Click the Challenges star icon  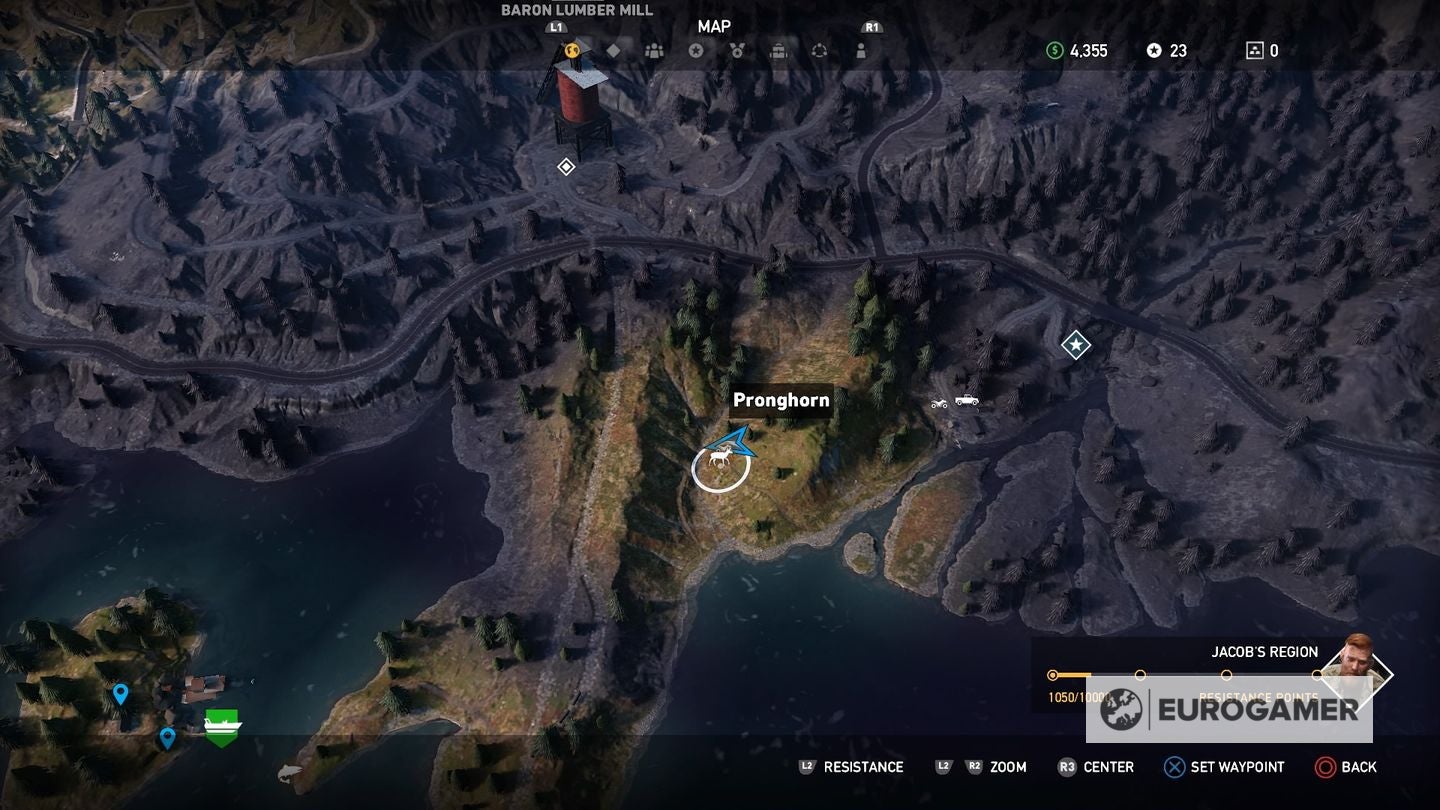(697, 48)
